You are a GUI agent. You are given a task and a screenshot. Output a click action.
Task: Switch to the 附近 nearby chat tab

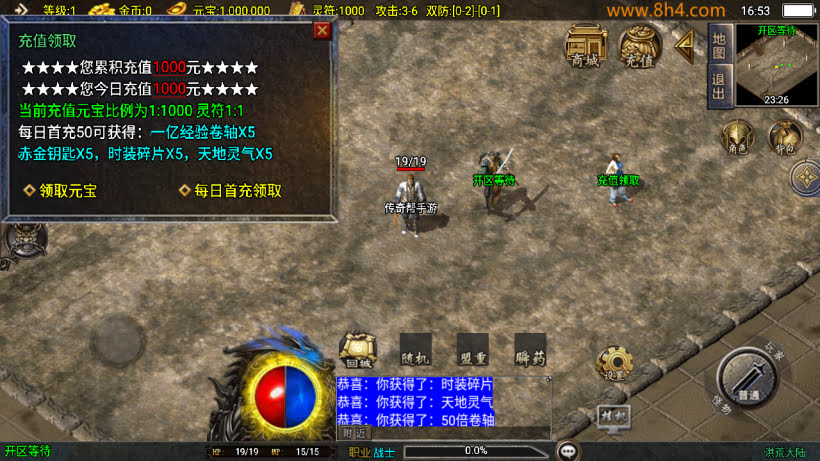tap(355, 433)
